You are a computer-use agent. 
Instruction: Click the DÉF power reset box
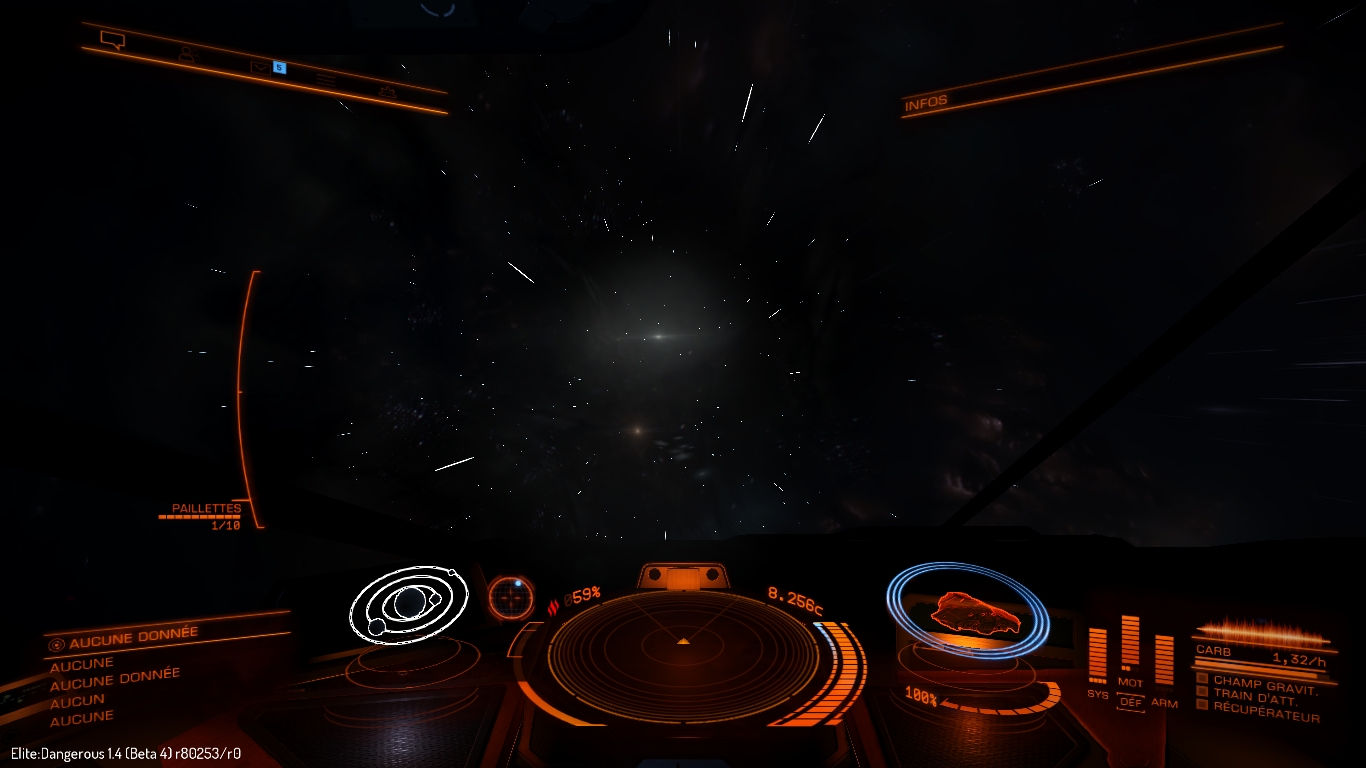1131,702
